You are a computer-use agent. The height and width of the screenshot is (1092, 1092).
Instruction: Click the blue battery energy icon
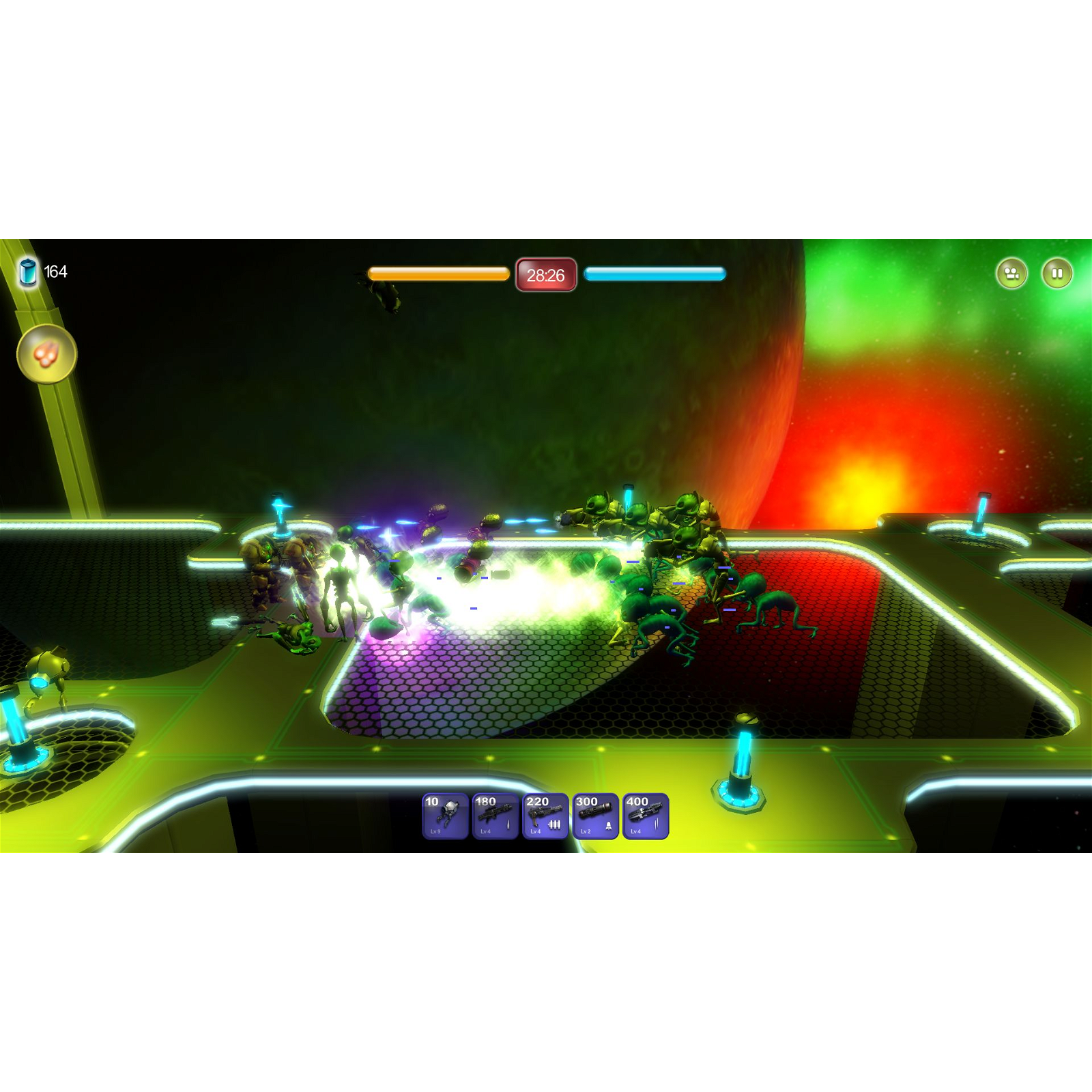tap(27, 271)
